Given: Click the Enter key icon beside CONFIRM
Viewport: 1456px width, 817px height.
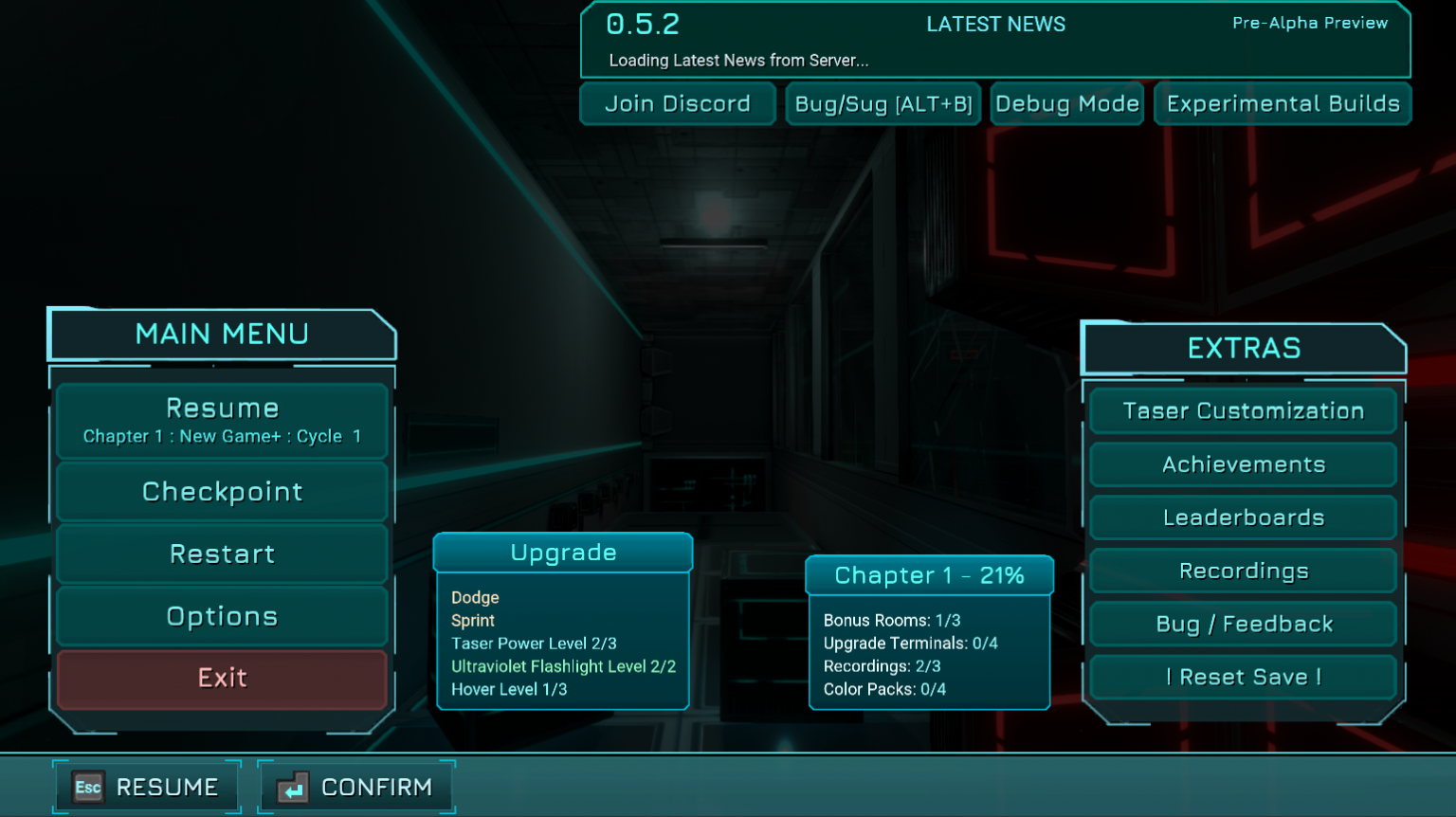Looking at the screenshot, I should pos(292,787).
